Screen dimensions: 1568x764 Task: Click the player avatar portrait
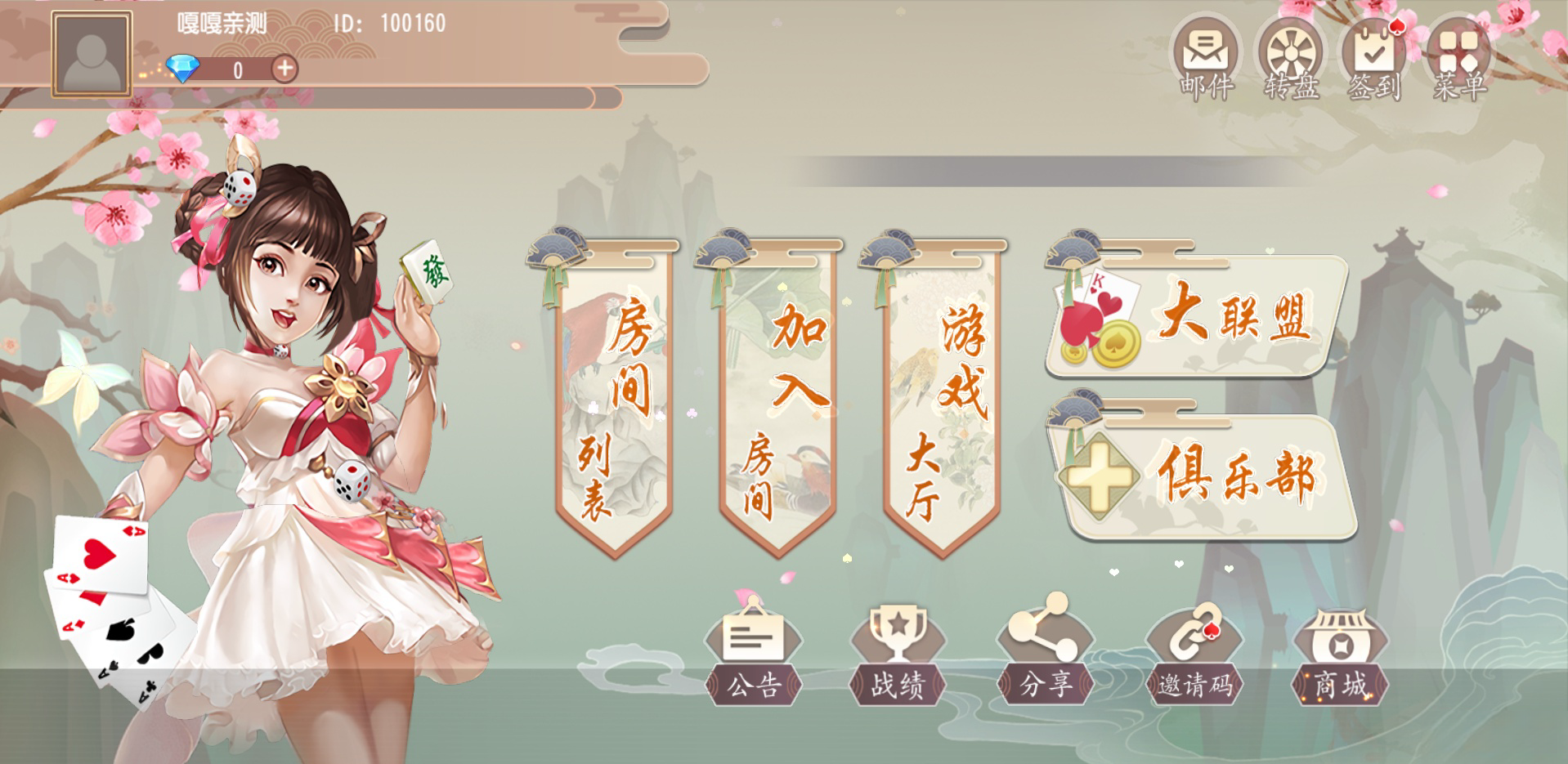coord(92,51)
